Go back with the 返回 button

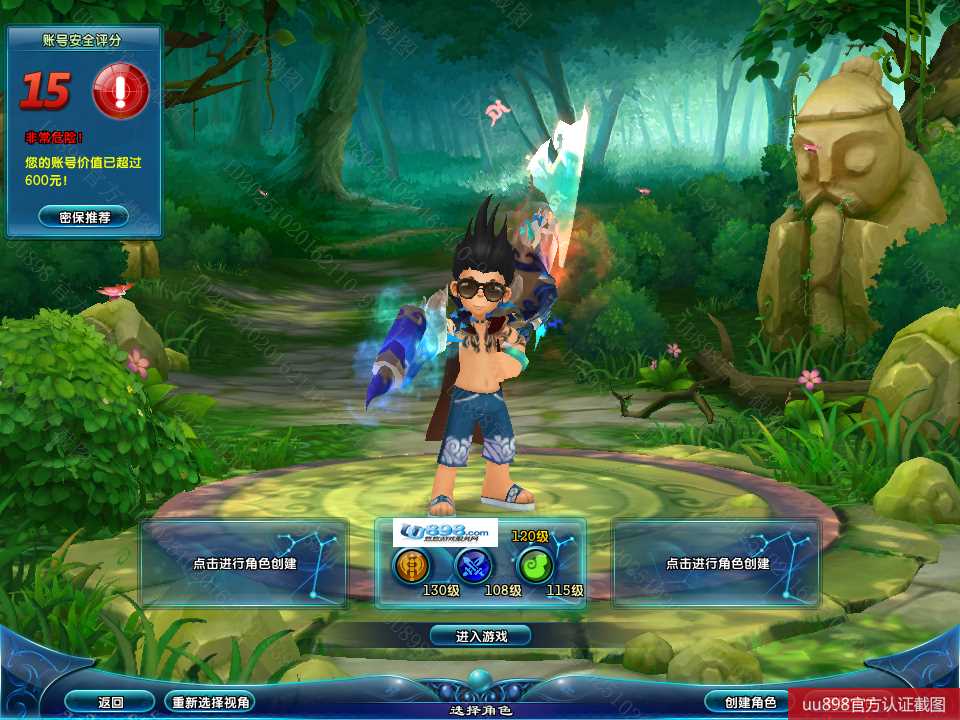tap(110, 702)
